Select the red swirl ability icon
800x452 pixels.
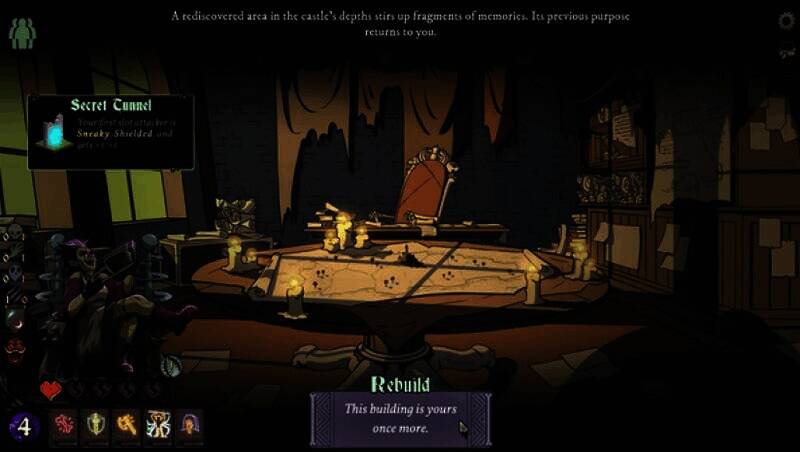64,426
